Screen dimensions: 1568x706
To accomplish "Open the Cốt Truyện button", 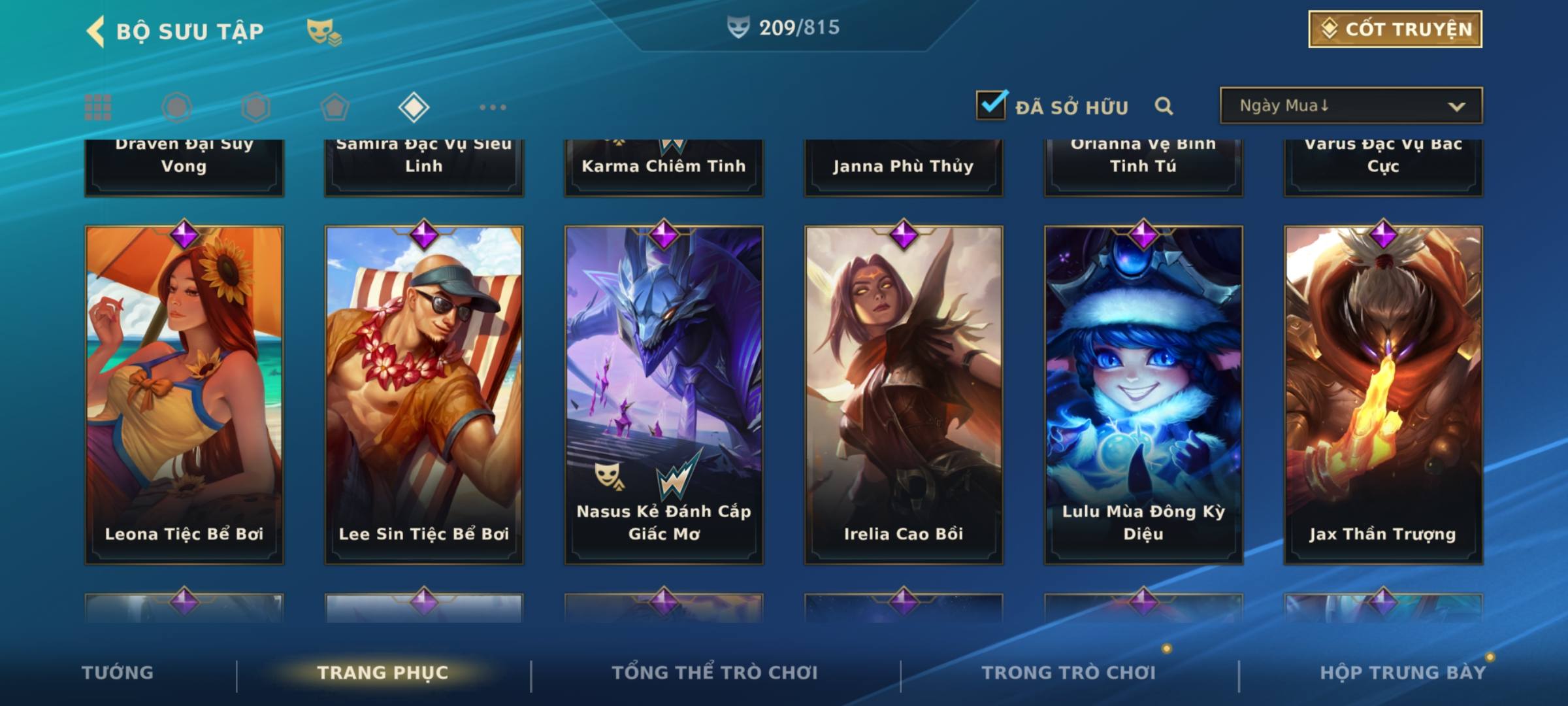I will coord(1395,29).
